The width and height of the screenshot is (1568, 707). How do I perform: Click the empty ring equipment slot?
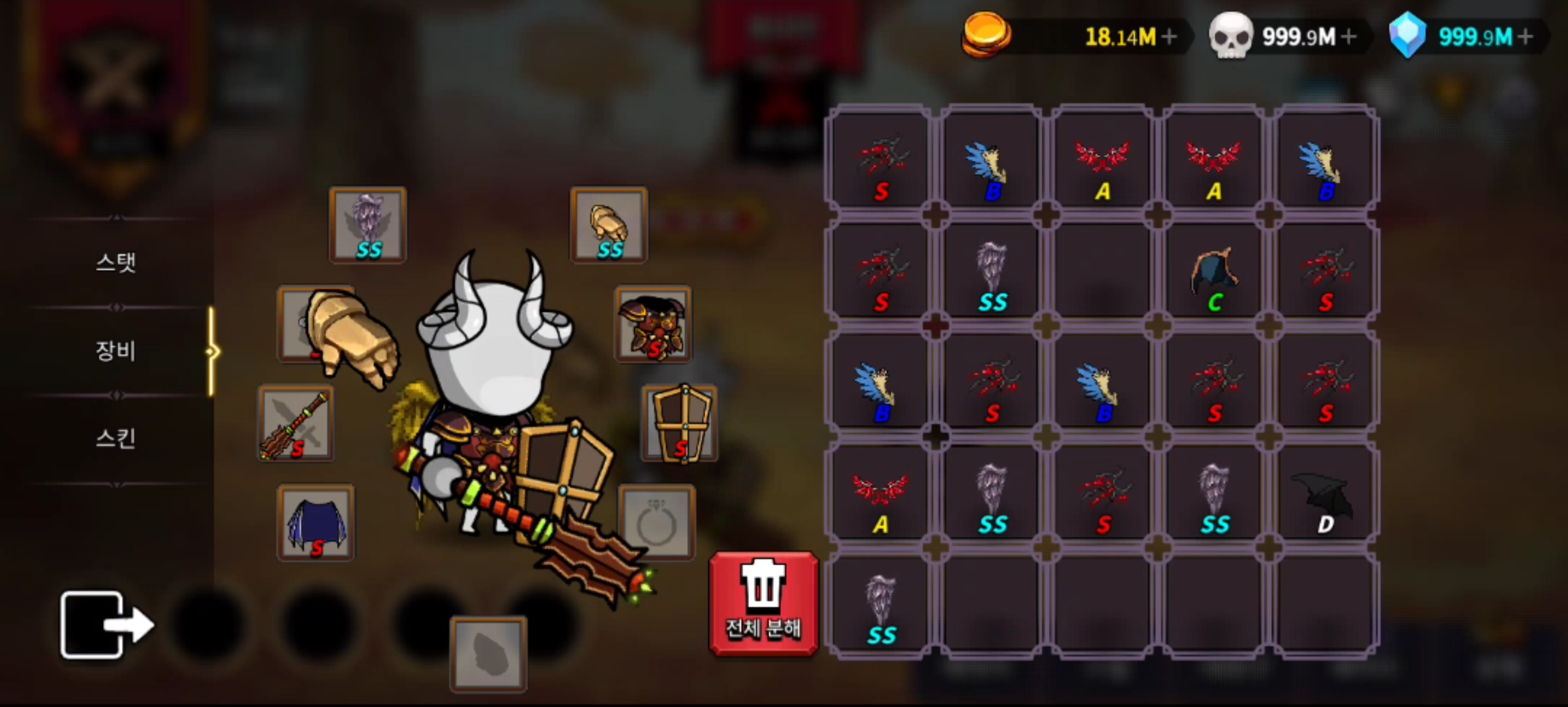(658, 522)
